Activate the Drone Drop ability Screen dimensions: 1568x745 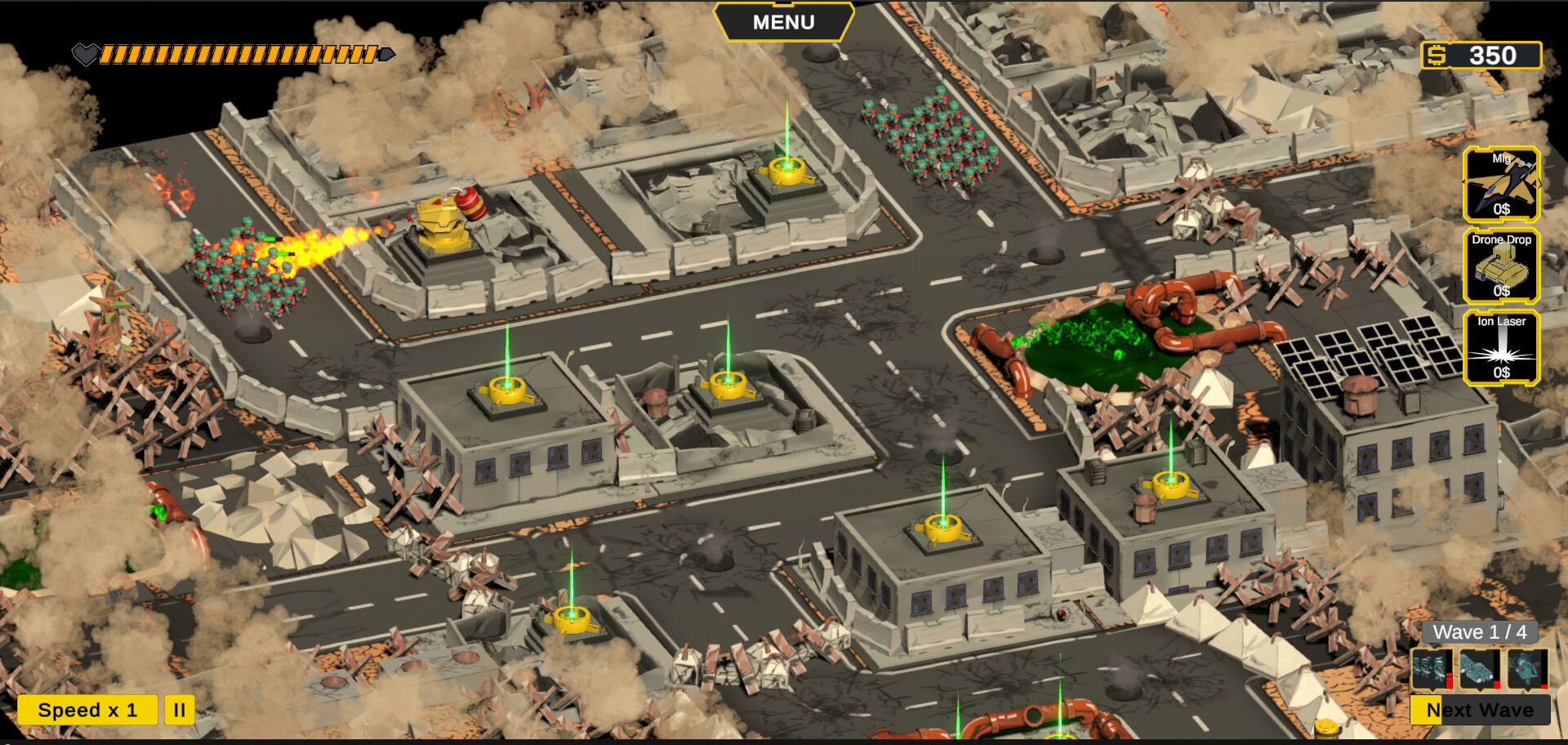point(1503,268)
